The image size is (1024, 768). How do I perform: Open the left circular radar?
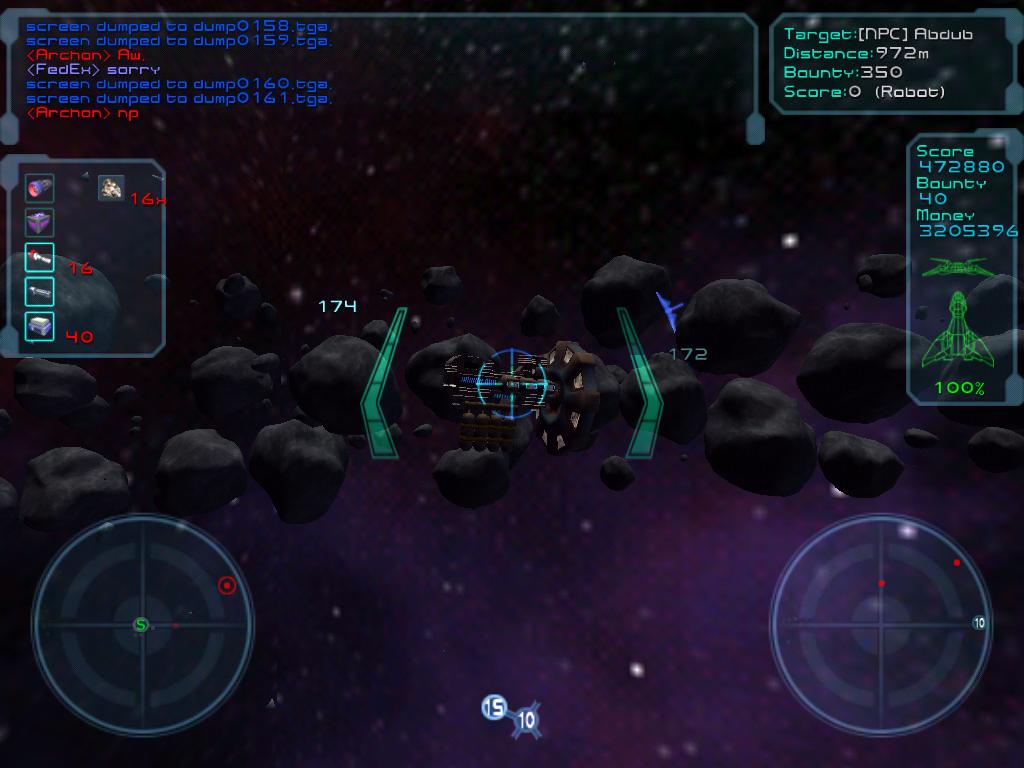(x=142, y=625)
